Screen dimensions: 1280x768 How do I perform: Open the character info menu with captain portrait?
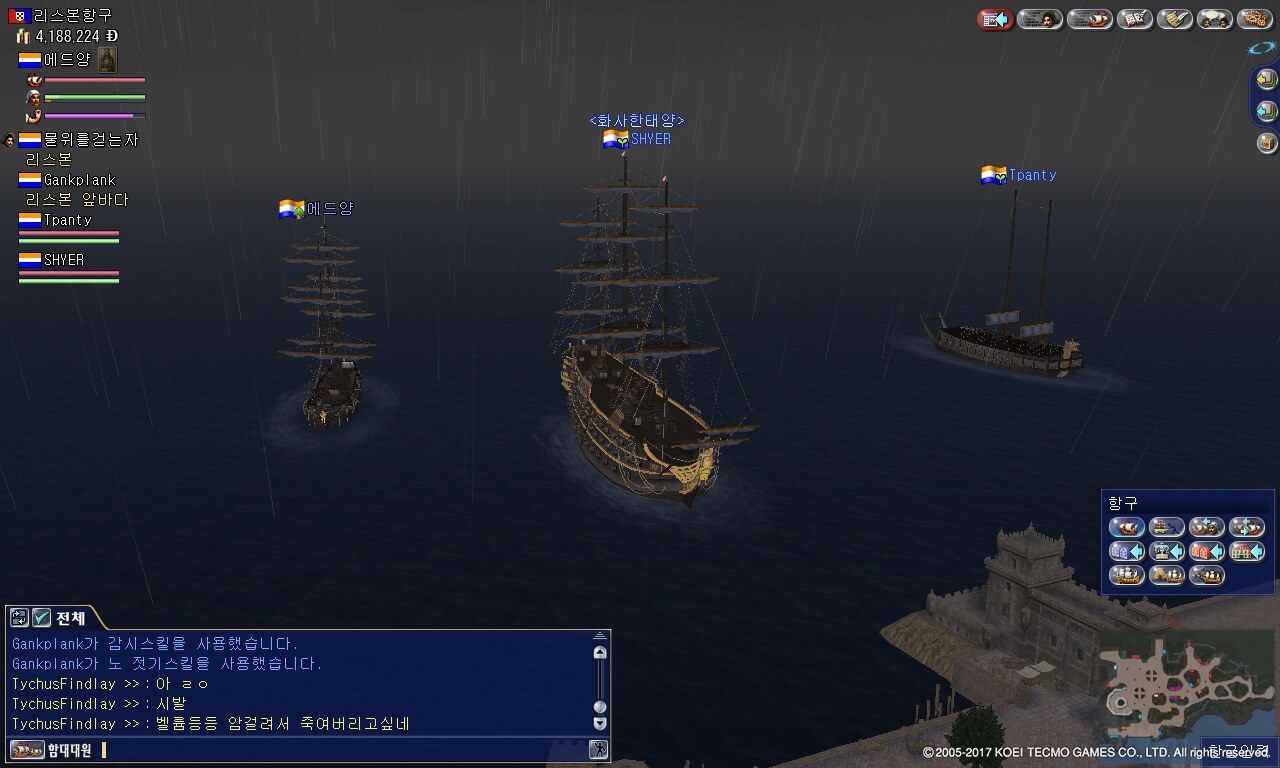coord(1039,19)
